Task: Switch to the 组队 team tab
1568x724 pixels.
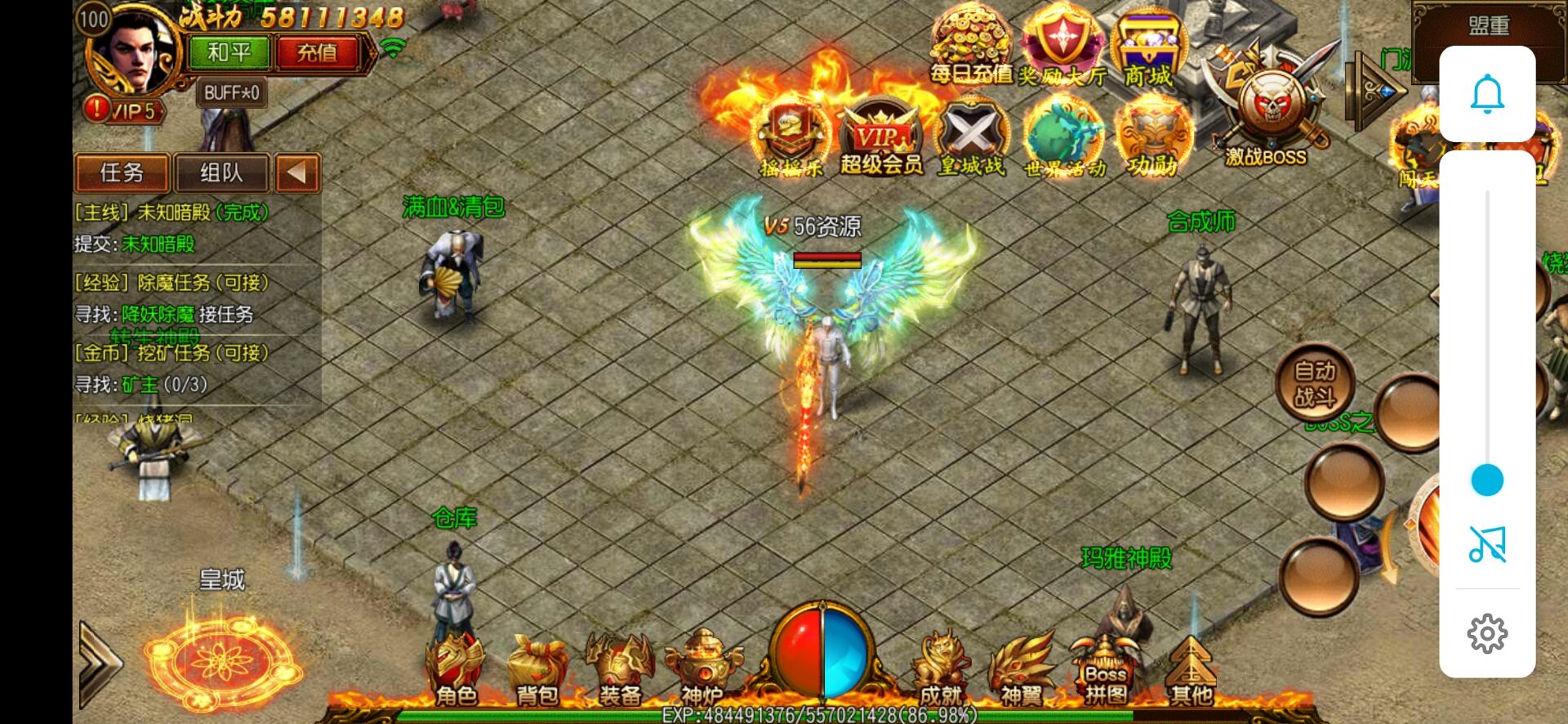Action: pyautogui.click(x=221, y=173)
